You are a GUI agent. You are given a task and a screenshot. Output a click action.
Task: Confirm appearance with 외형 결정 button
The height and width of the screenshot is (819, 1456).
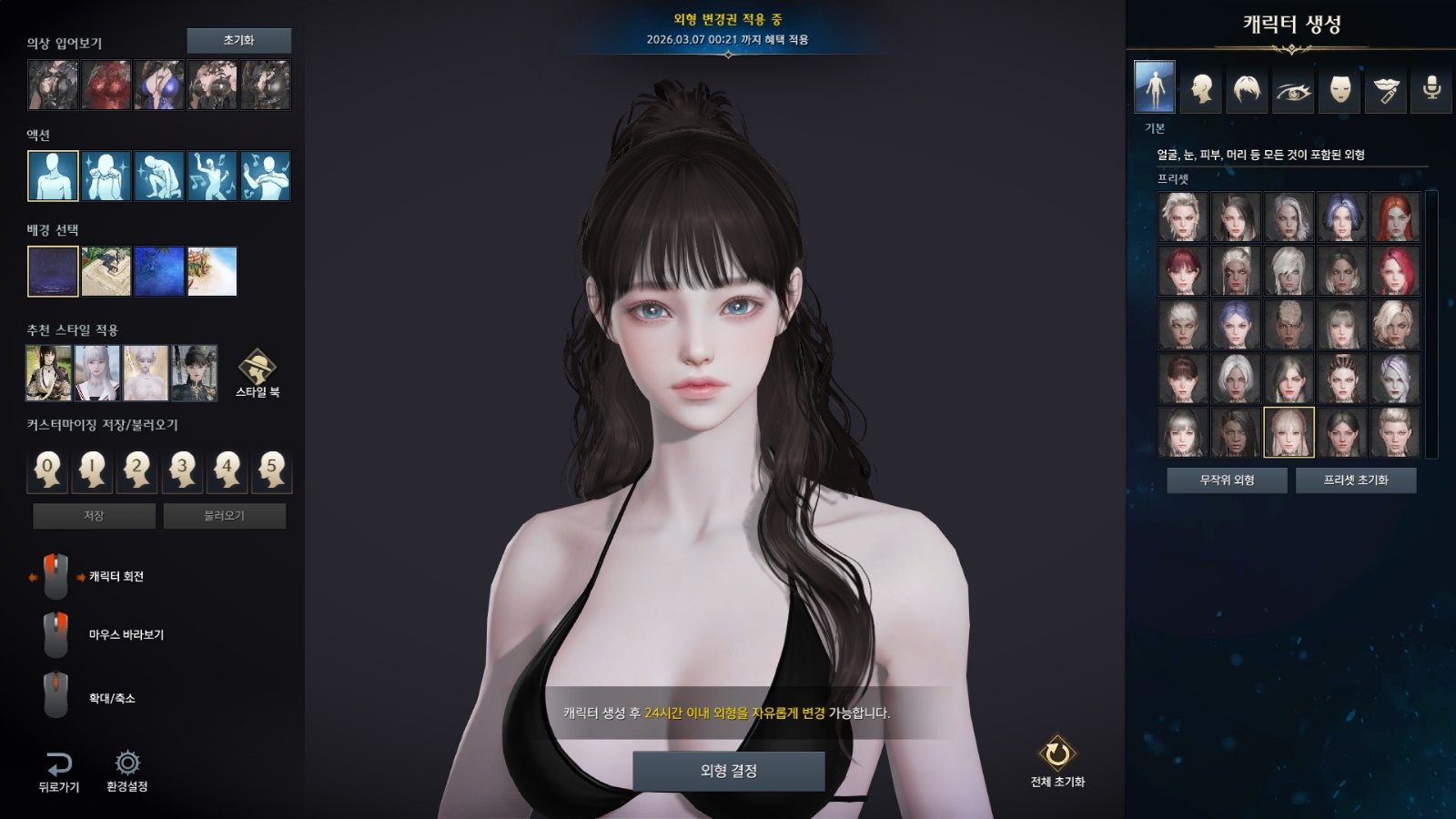(x=728, y=771)
